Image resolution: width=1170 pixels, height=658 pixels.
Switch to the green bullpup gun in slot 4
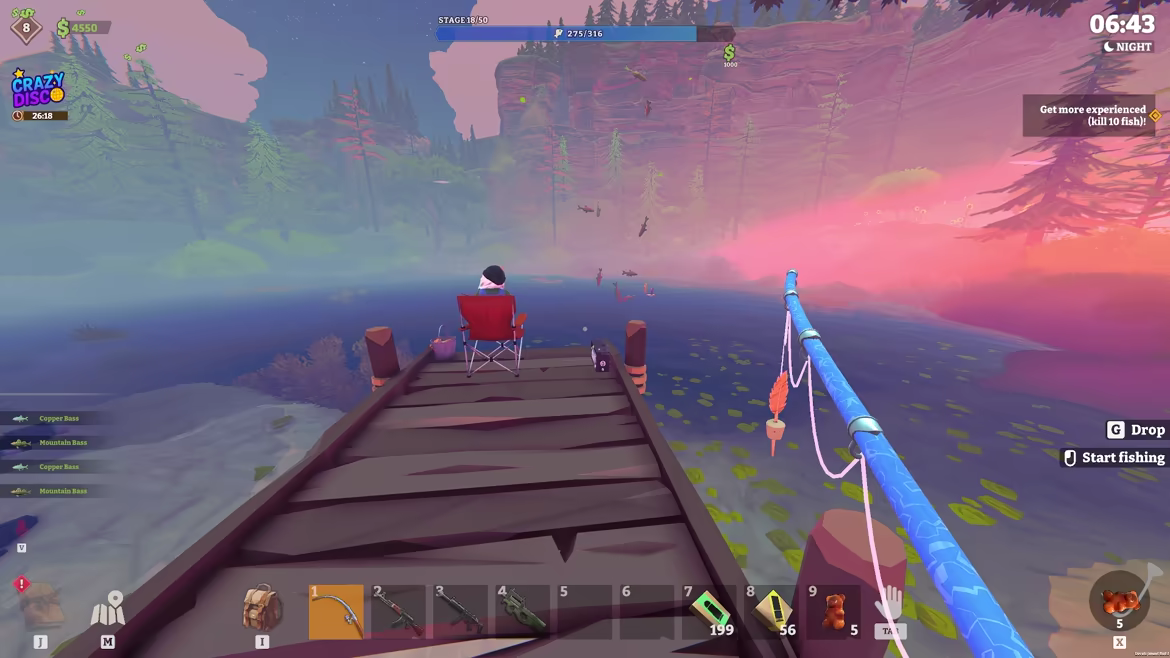click(522, 611)
